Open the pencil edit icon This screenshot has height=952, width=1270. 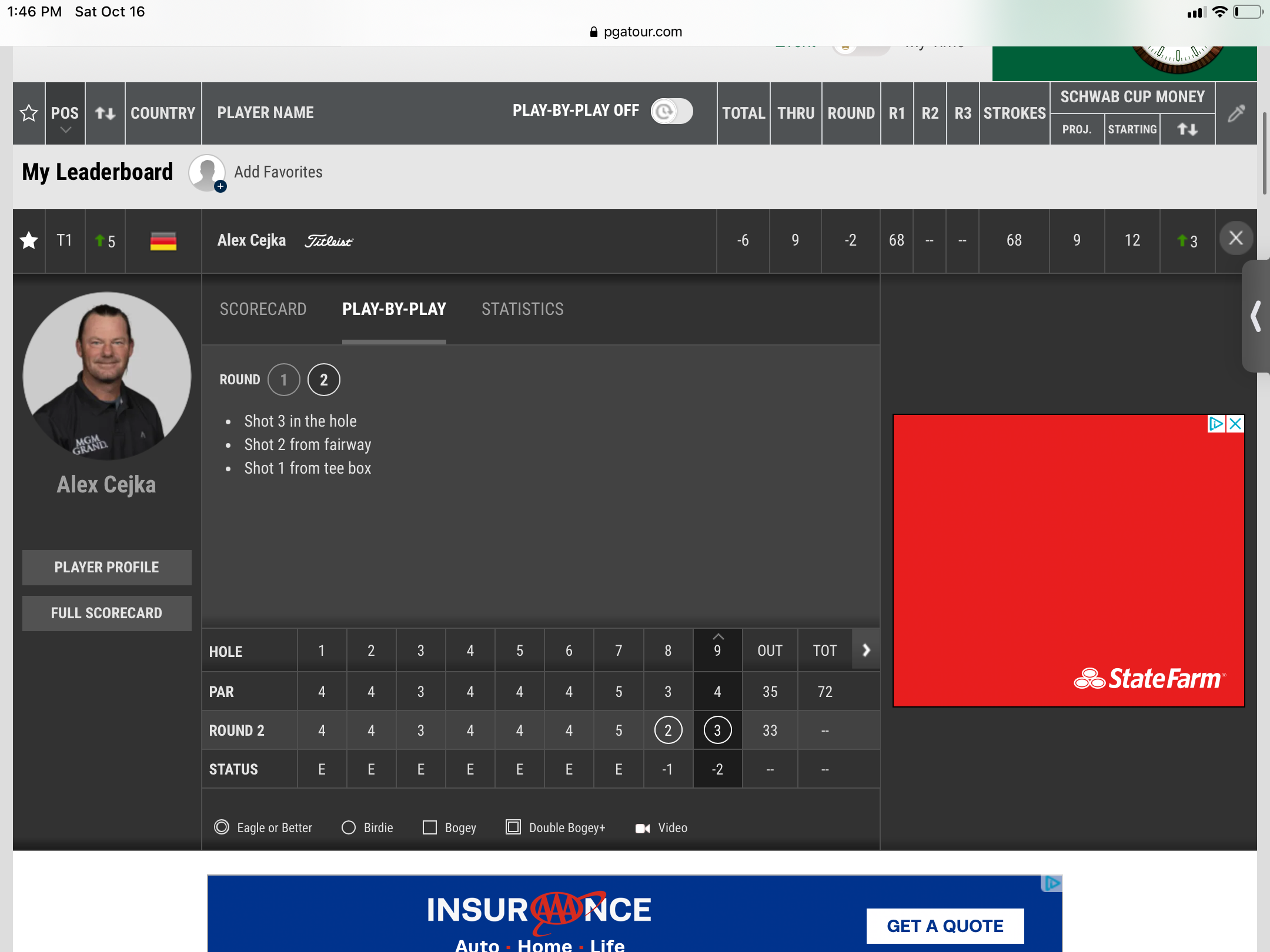tap(1236, 113)
